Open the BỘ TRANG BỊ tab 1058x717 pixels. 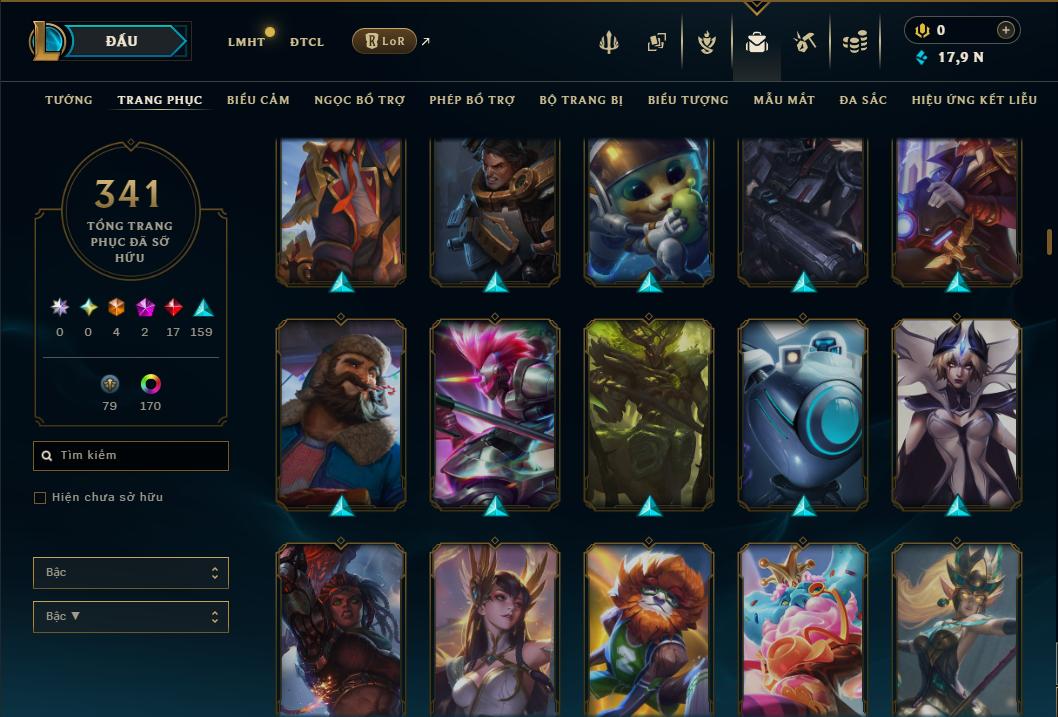coord(581,100)
